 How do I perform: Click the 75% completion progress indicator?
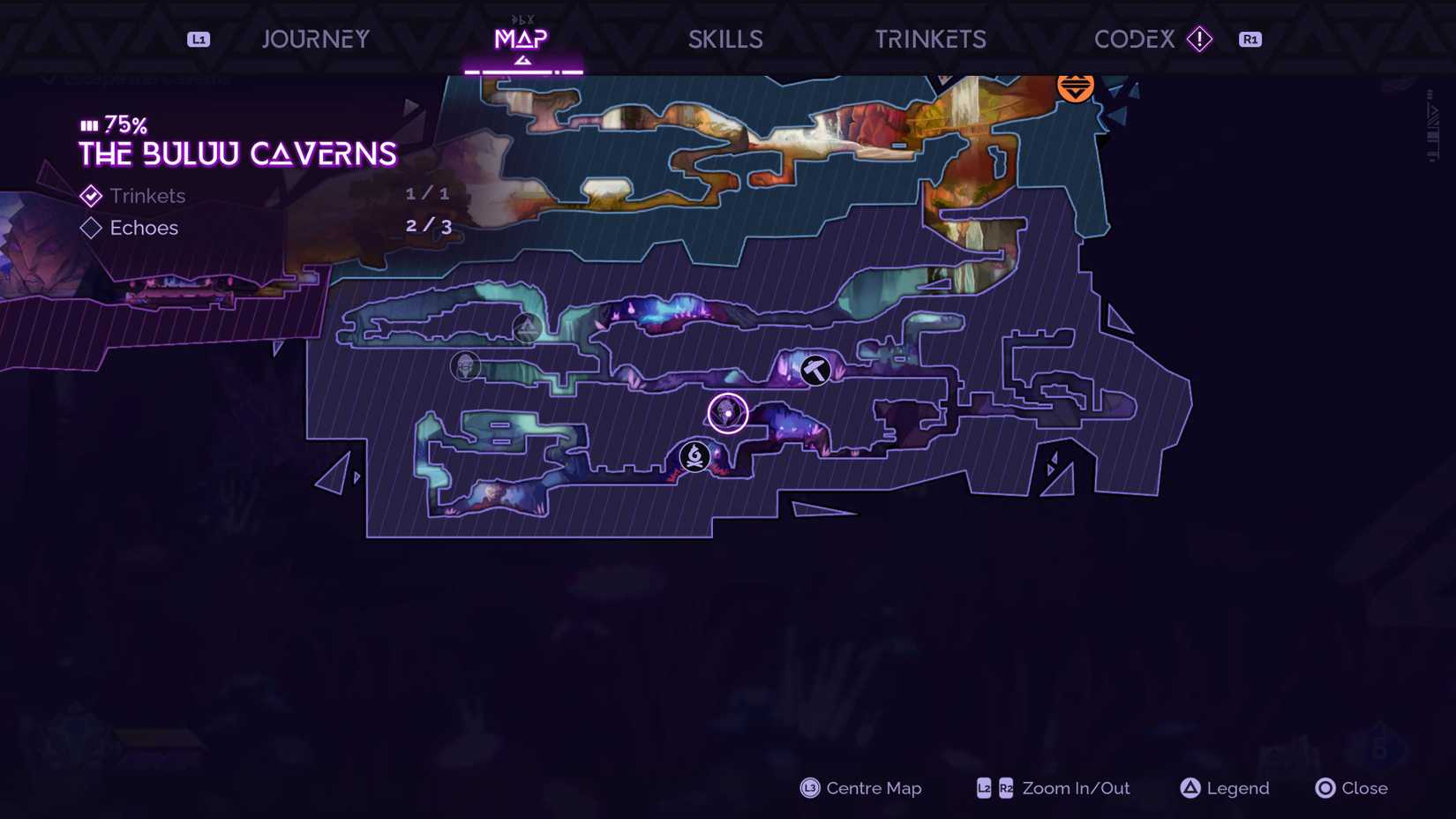pyautogui.click(x=113, y=124)
